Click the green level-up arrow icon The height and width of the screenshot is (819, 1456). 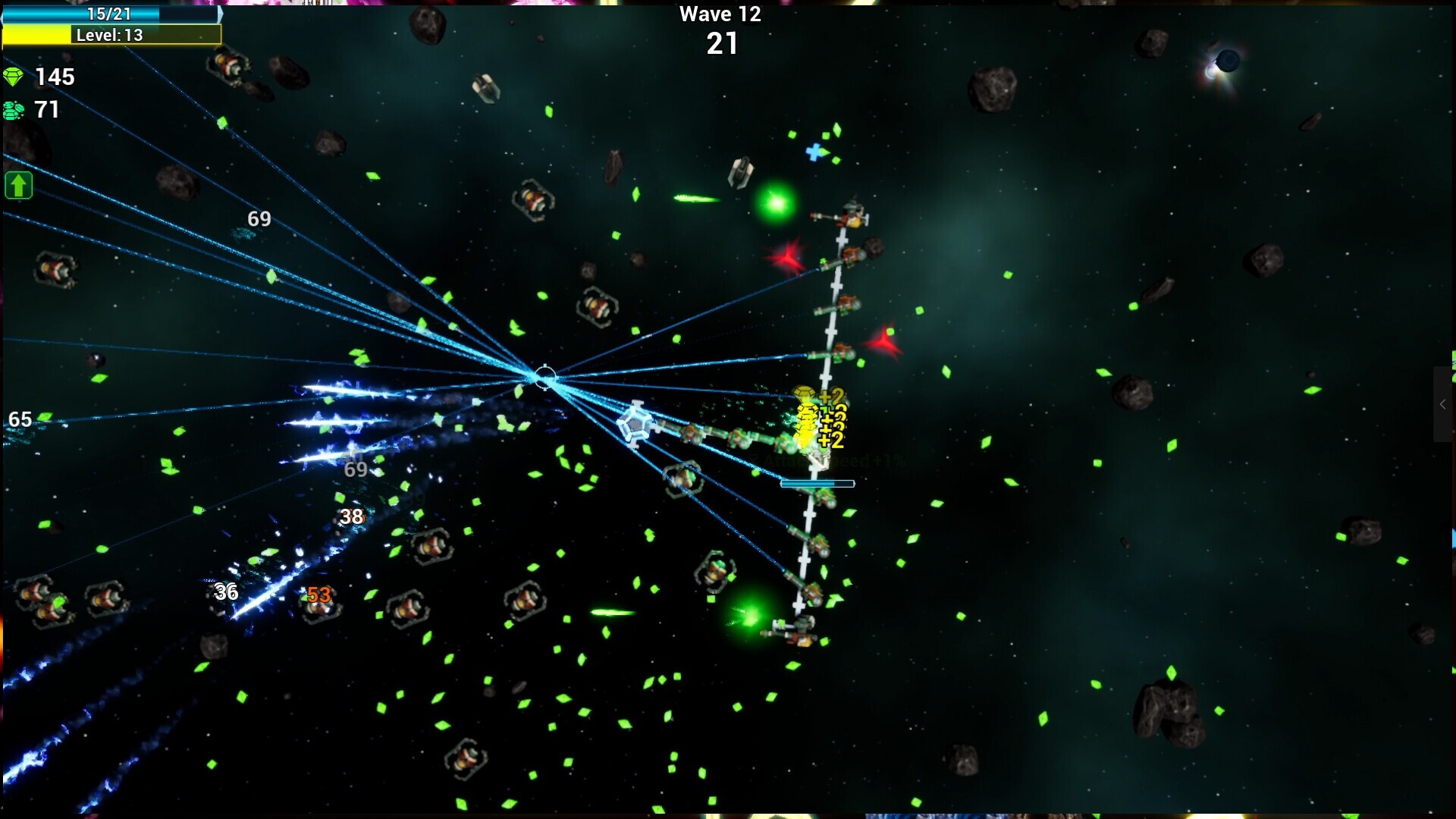(19, 185)
